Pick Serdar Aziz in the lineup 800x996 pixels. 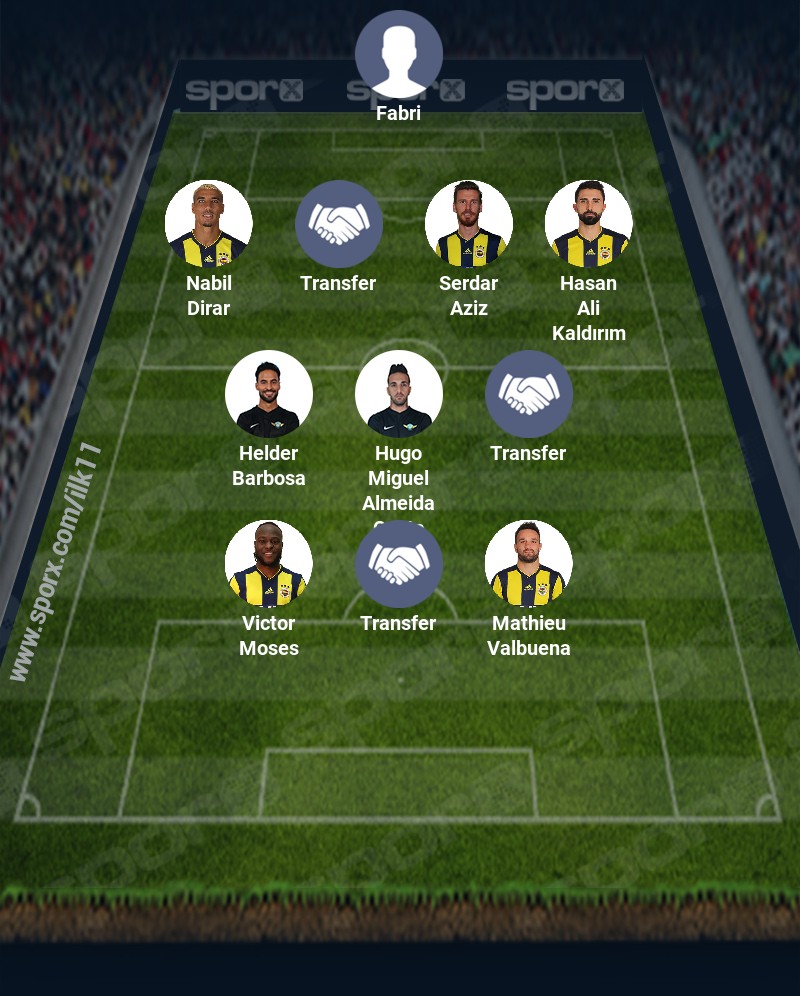pyautogui.click(x=468, y=224)
